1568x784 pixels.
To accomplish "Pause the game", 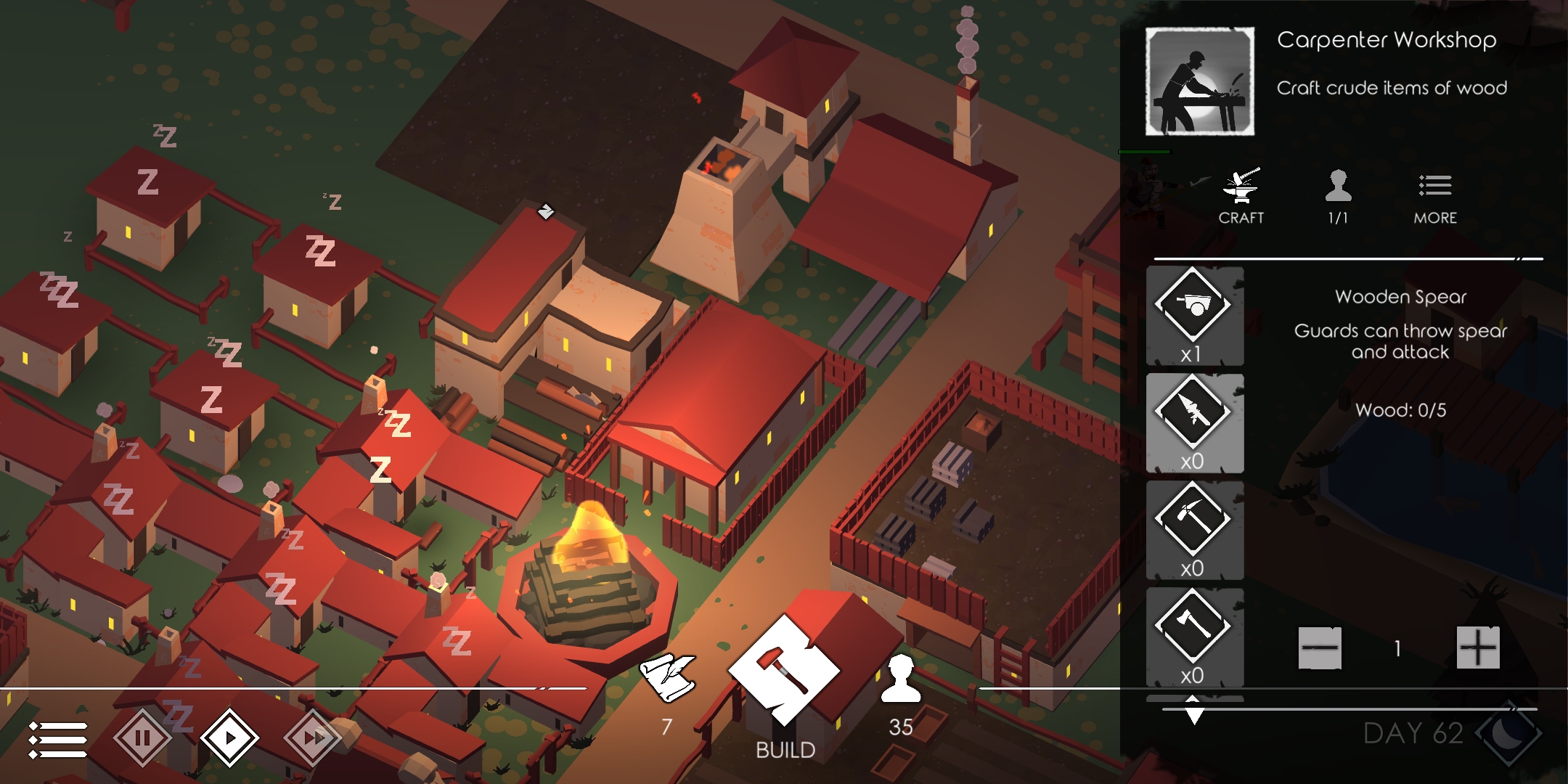I will pos(142,738).
